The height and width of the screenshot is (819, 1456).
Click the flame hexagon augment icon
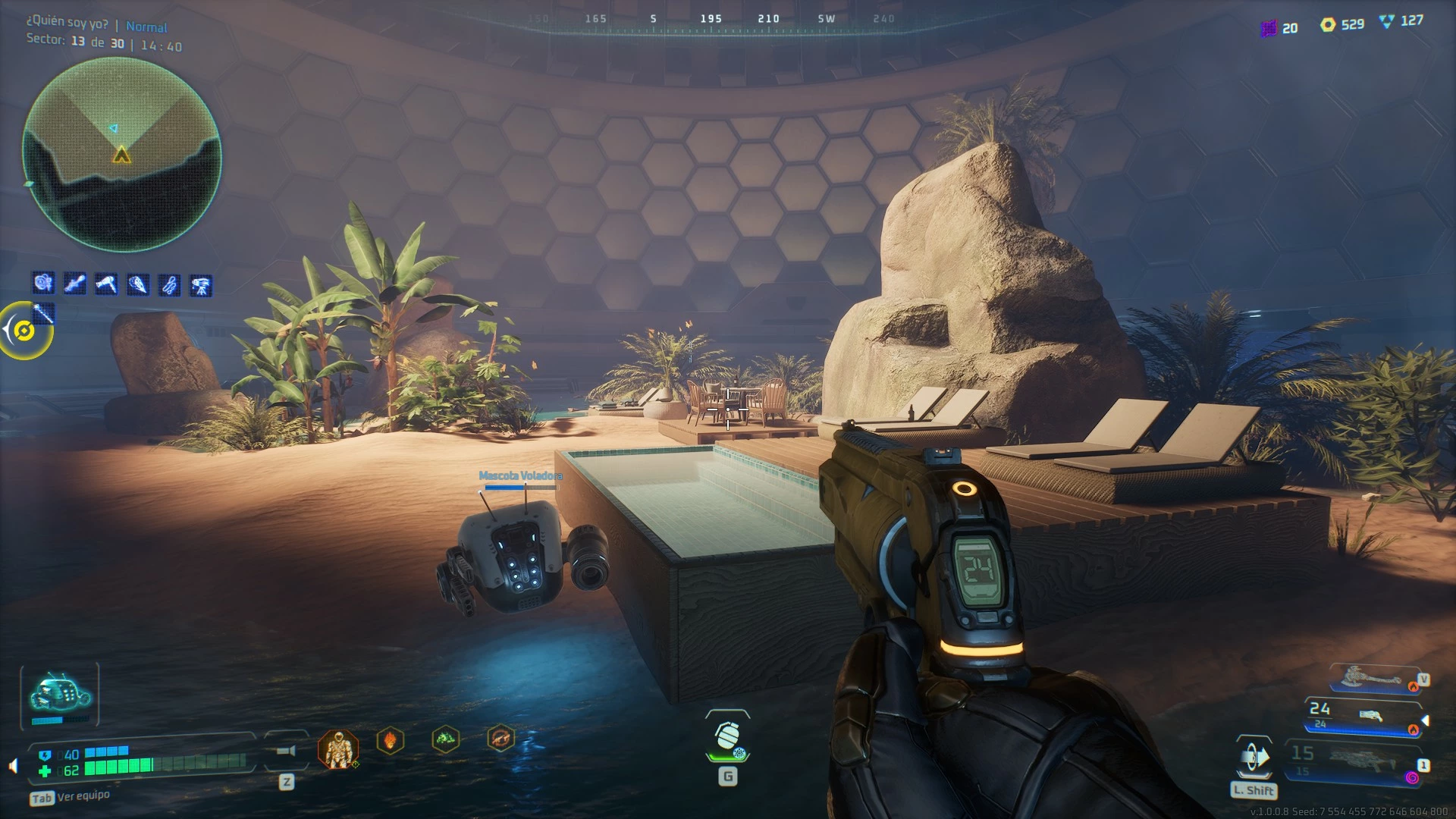(x=391, y=739)
